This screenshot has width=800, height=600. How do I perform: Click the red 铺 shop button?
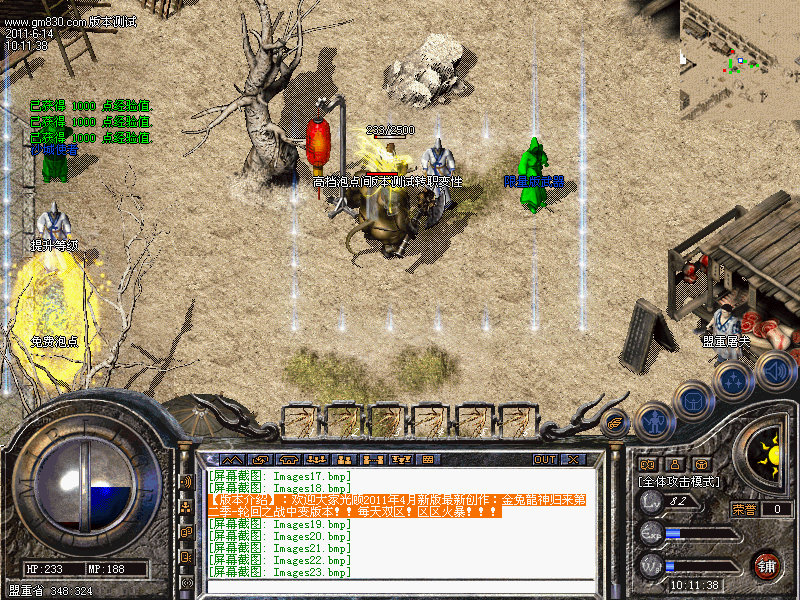click(767, 564)
